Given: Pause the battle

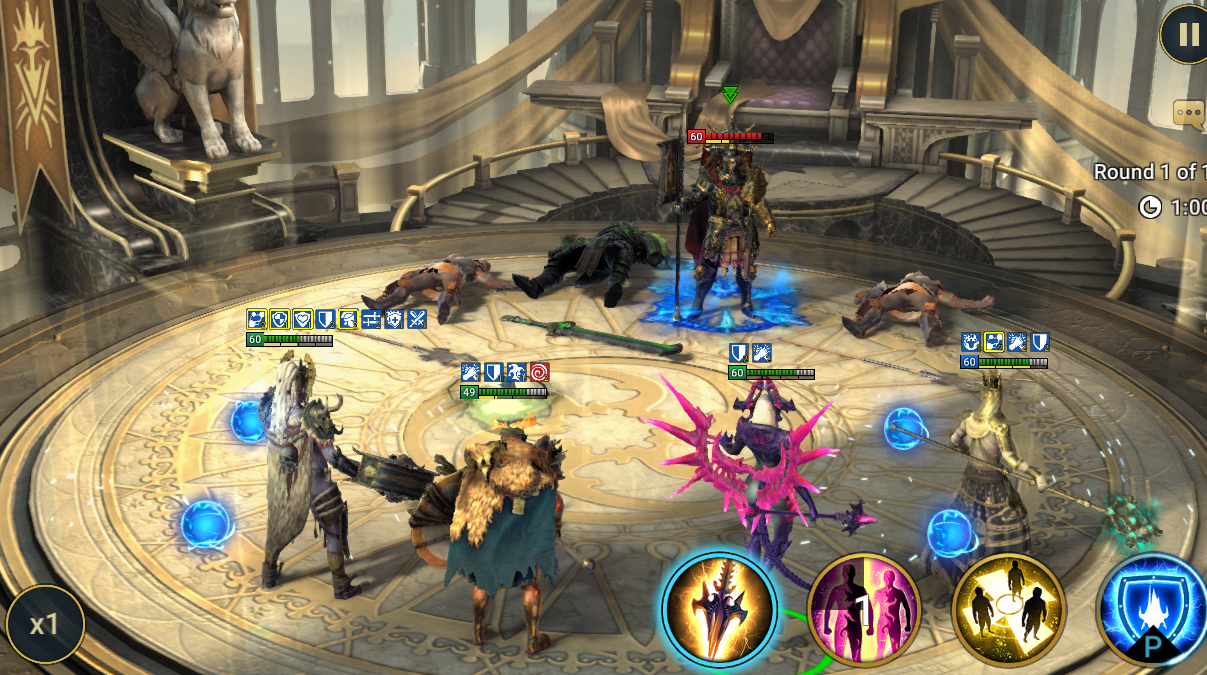Looking at the screenshot, I should pos(1187,35).
